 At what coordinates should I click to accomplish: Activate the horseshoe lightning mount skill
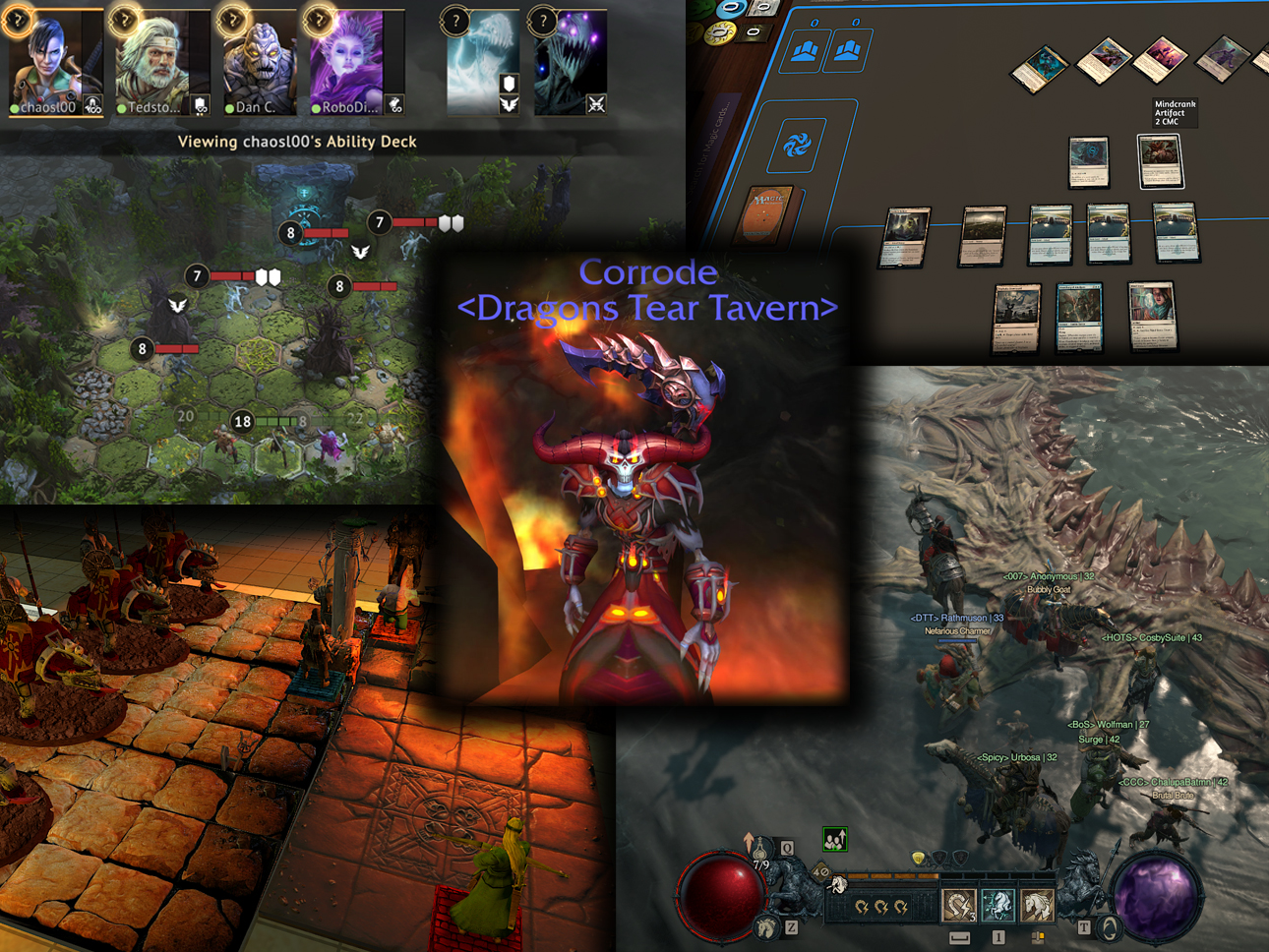[x=958, y=903]
